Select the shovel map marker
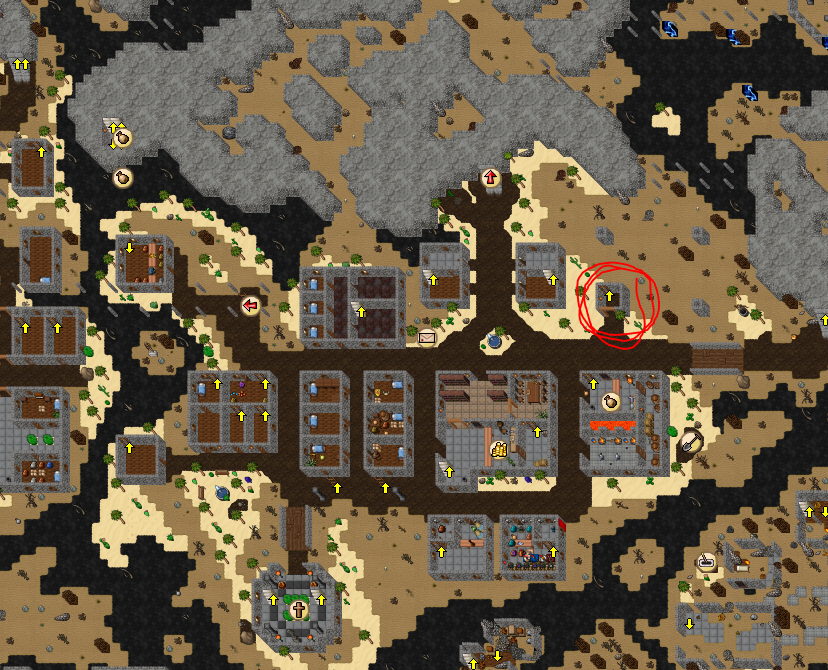Screen dimensions: 828x670 click(x=691, y=439)
